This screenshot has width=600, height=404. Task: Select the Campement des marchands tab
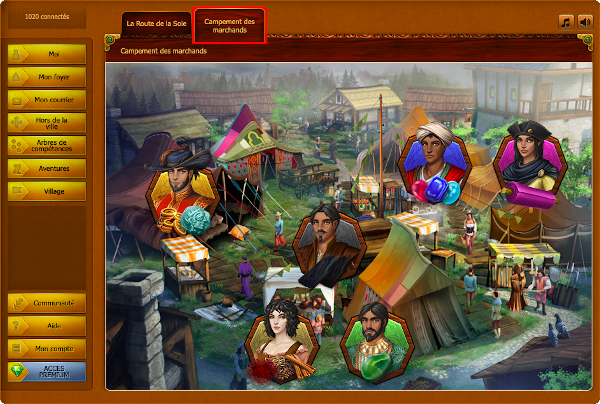click(x=230, y=26)
